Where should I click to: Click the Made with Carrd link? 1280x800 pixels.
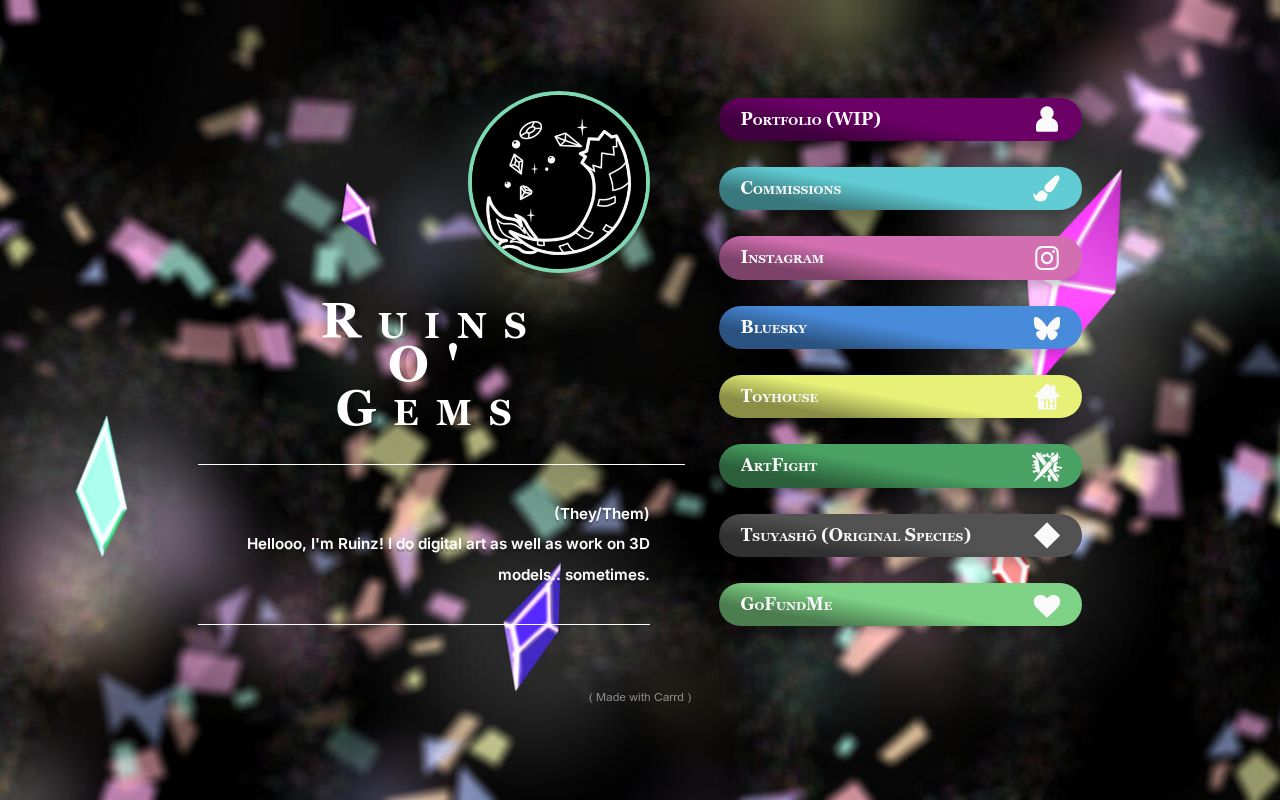tap(639, 697)
